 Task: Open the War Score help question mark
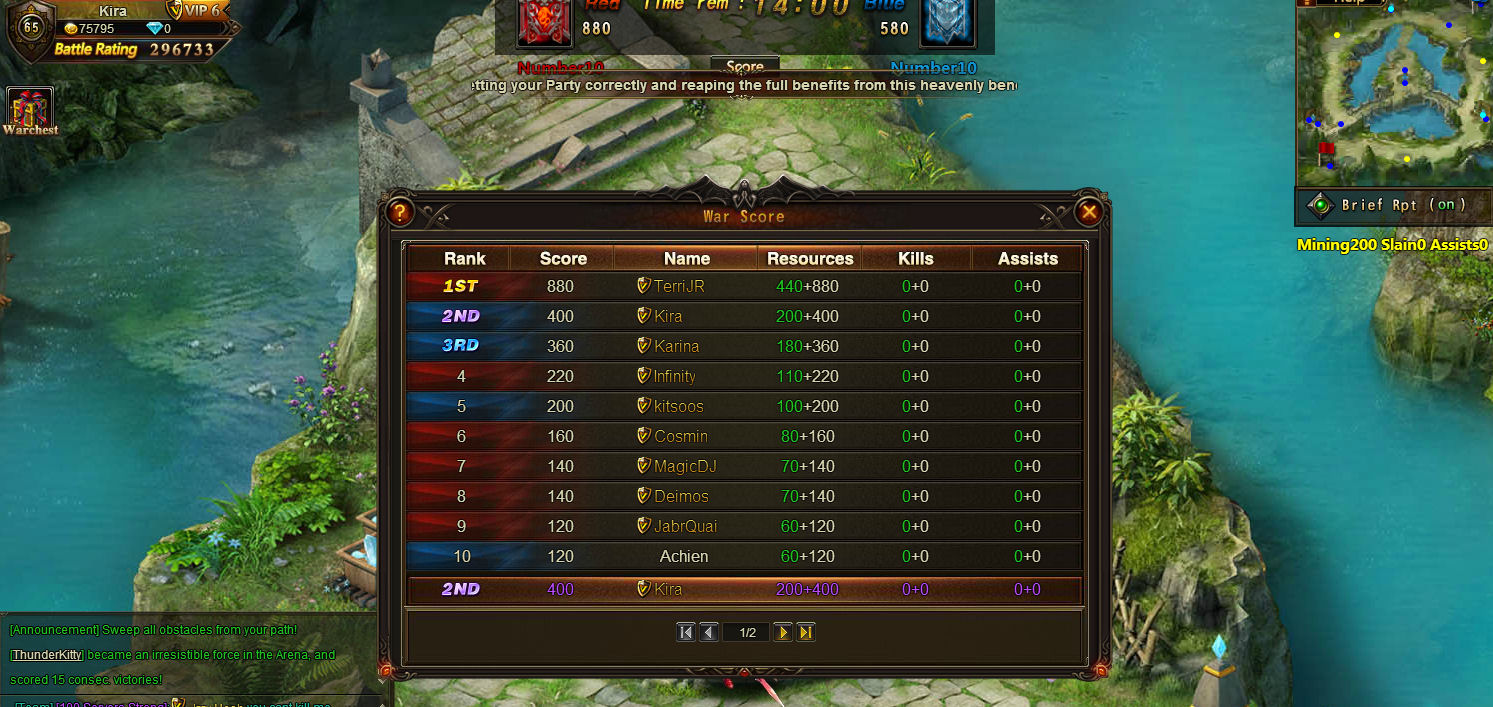[x=399, y=212]
